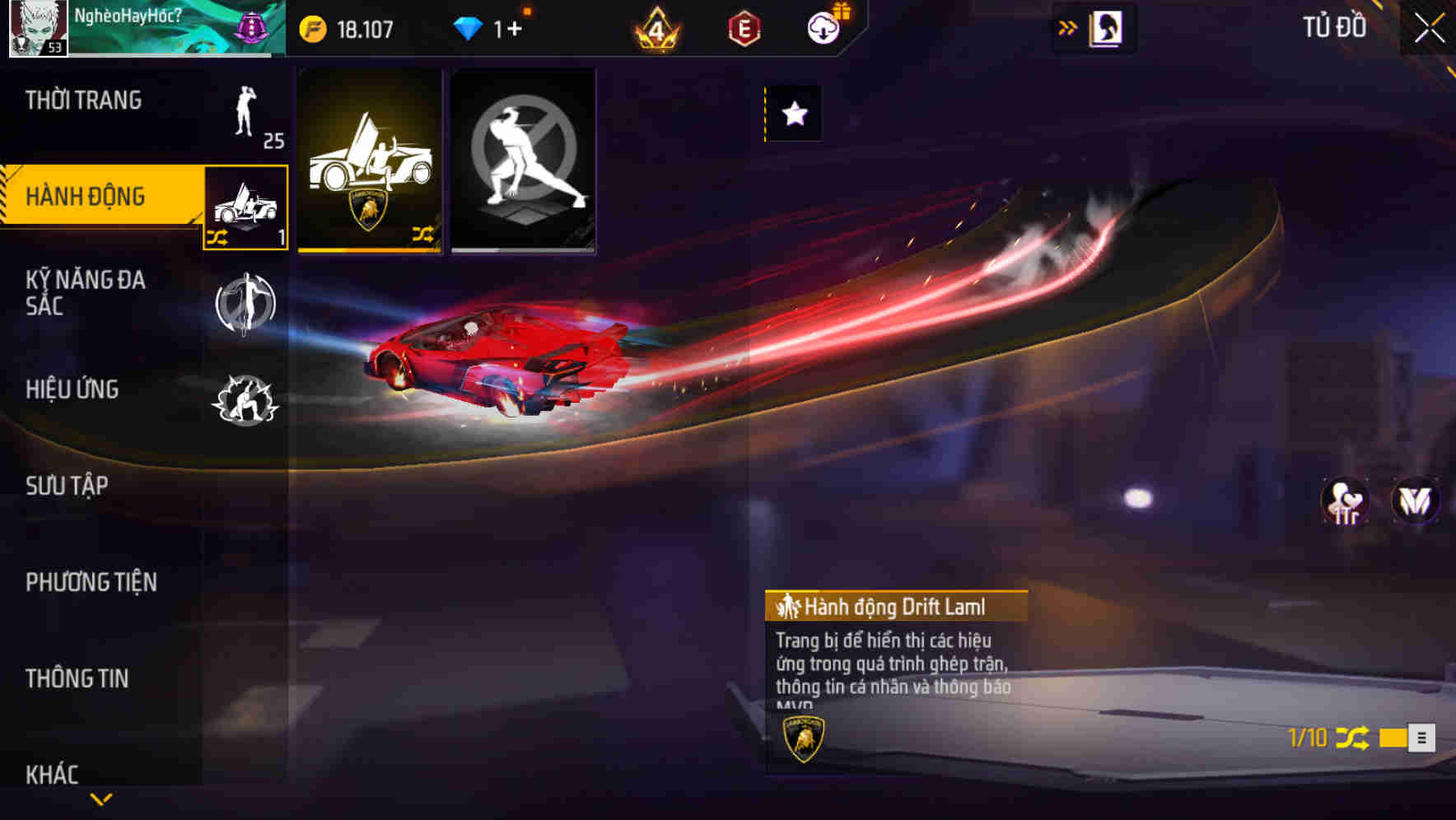This screenshot has height=820, width=1456.
Task: Click the cloud gift download icon
Action: (x=824, y=27)
